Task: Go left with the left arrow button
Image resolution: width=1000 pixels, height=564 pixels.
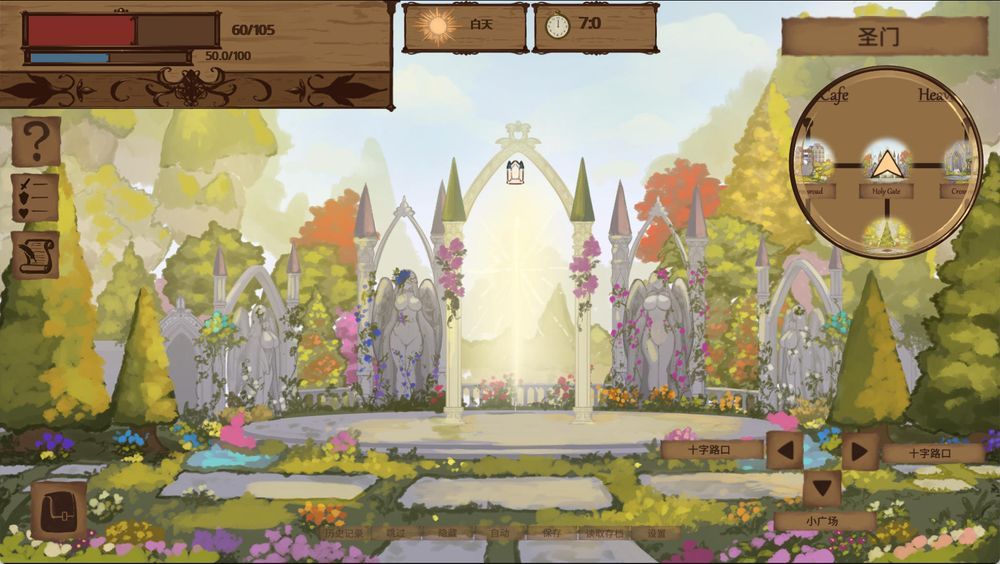Action: [x=785, y=450]
